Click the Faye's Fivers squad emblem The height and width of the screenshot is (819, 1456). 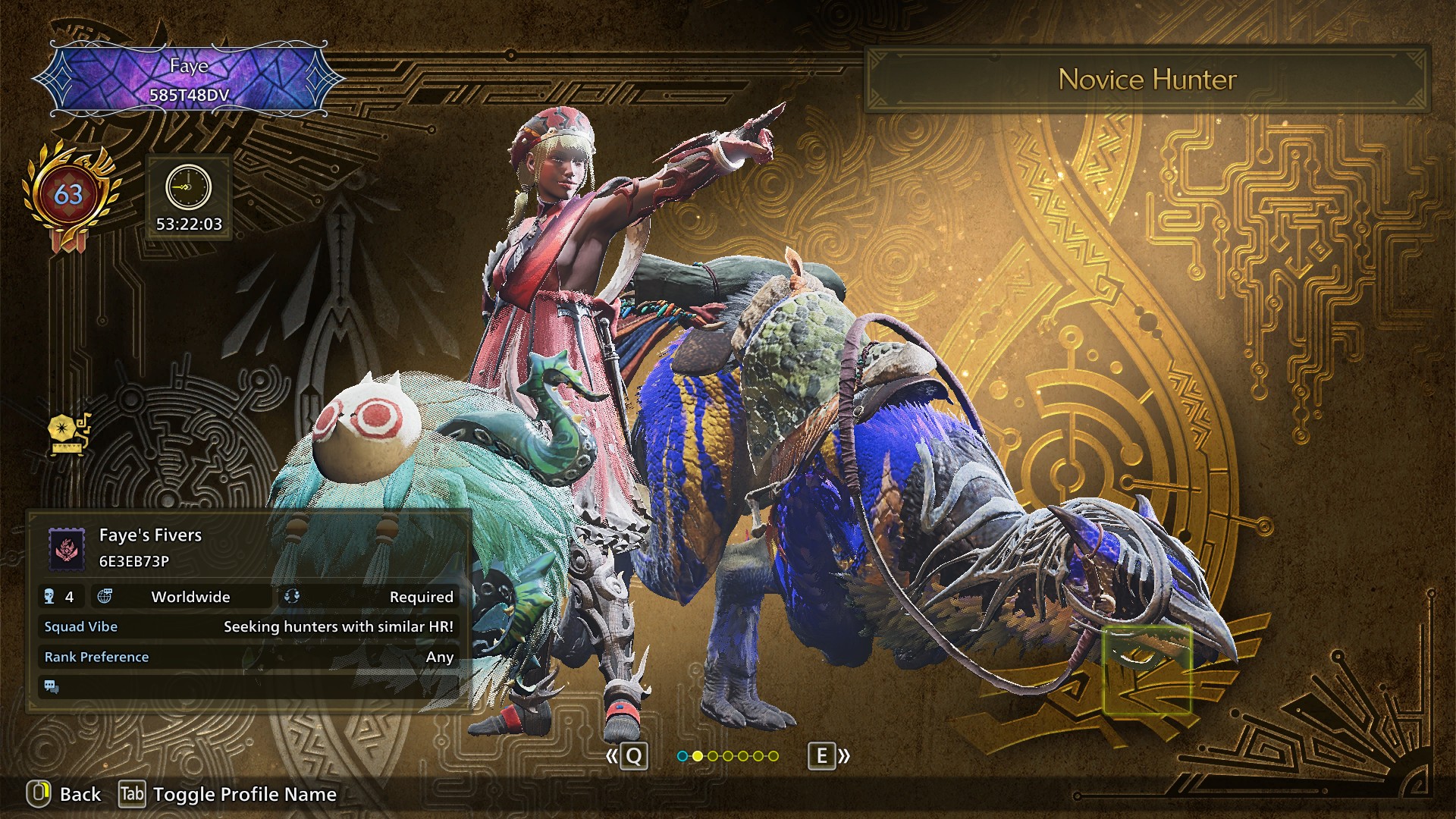(67, 548)
